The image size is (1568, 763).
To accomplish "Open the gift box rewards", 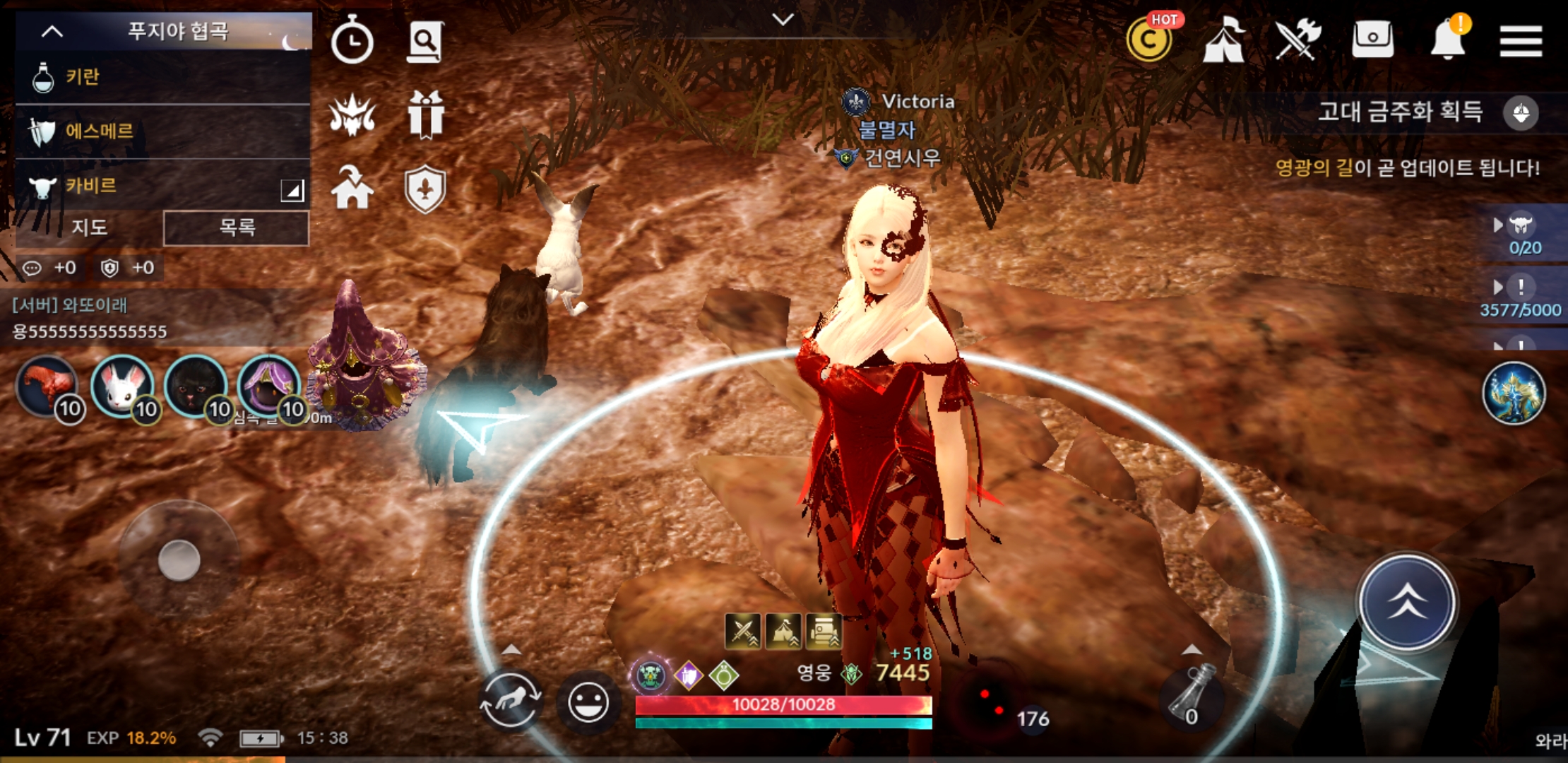I will (x=425, y=114).
